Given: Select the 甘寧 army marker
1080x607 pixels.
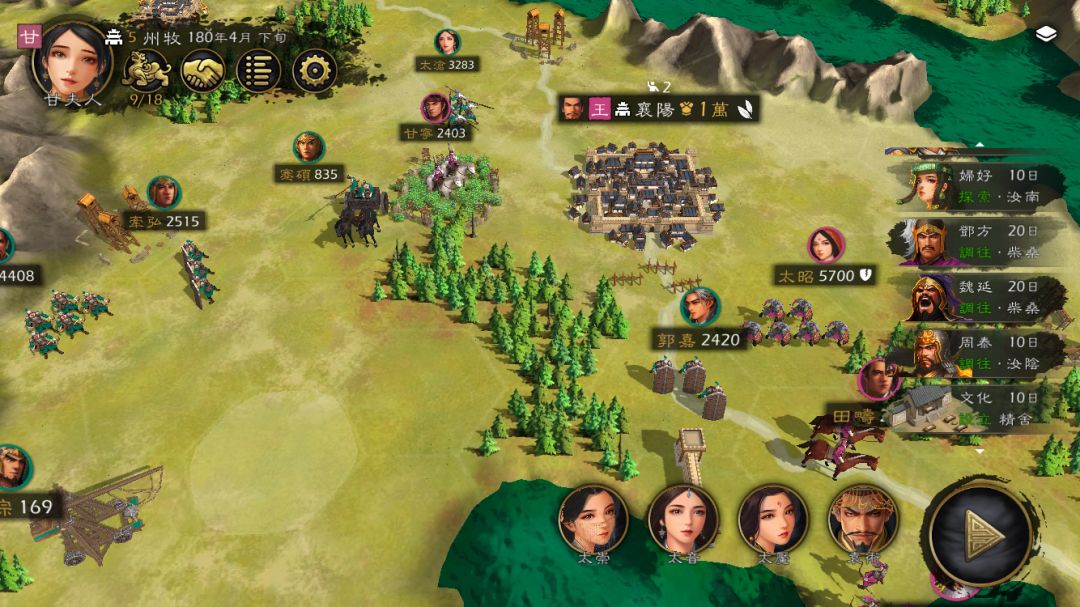Looking at the screenshot, I should pyautogui.click(x=435, y=118).
